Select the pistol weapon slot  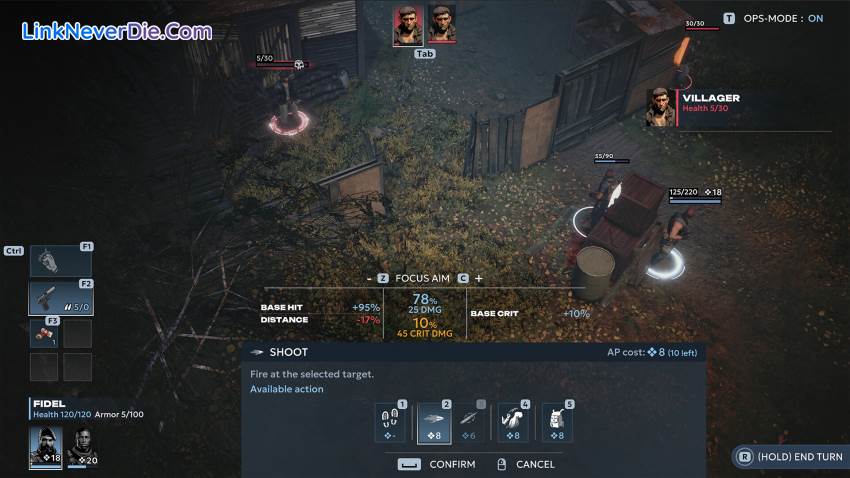pyautogui.click(x=61, y=298)
